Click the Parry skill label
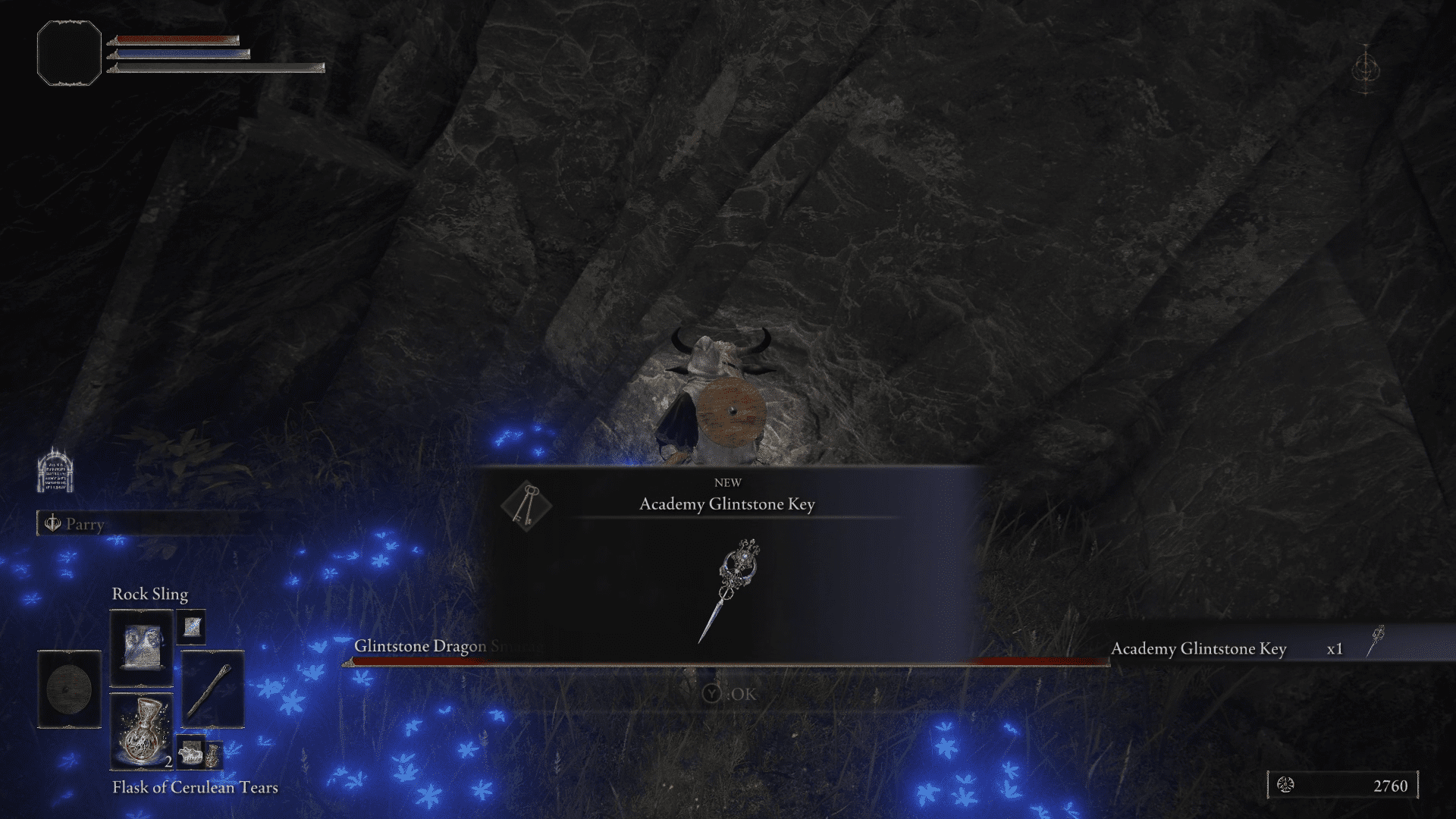The image size is (1456, 819). (85, 524)
